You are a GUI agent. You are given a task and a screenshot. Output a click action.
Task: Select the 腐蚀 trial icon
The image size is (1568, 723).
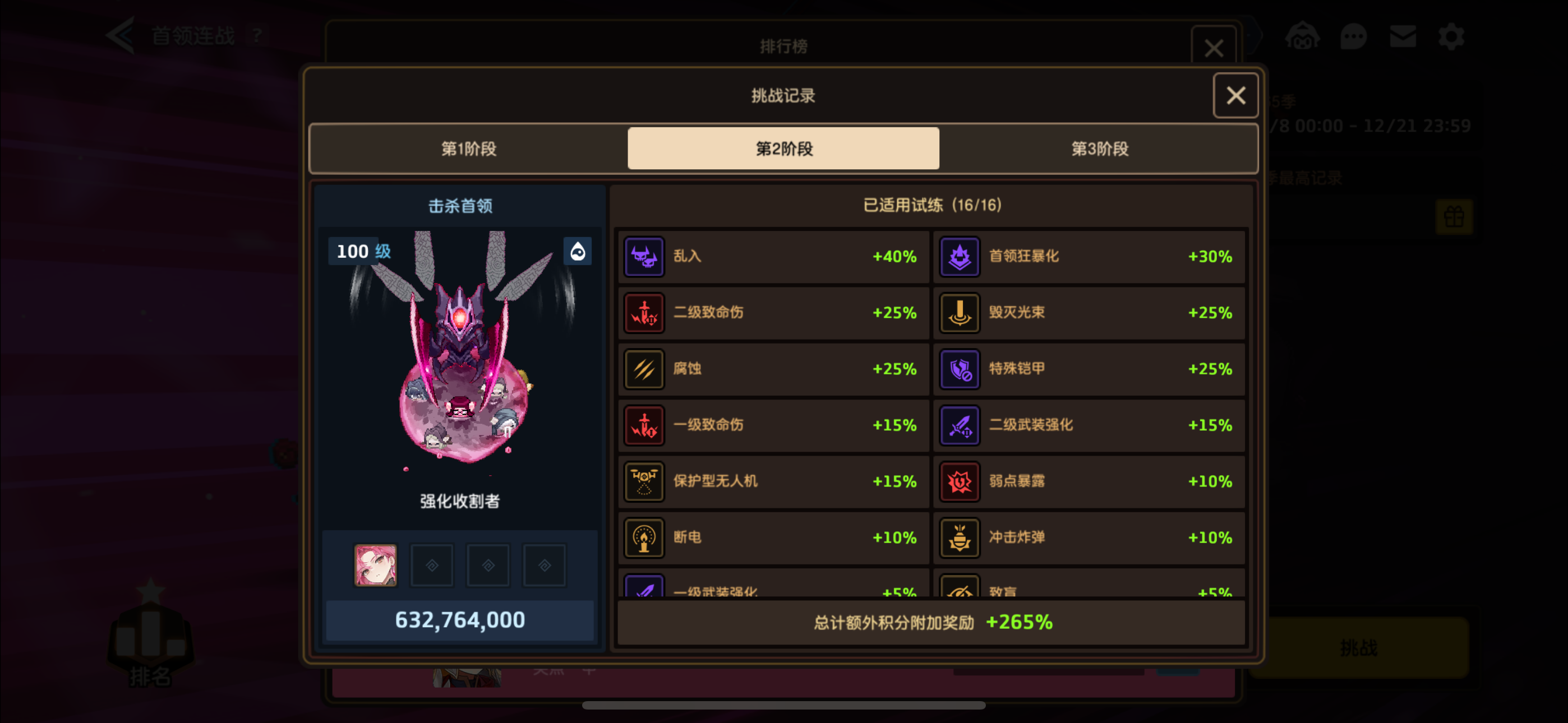tap(644, 368)
